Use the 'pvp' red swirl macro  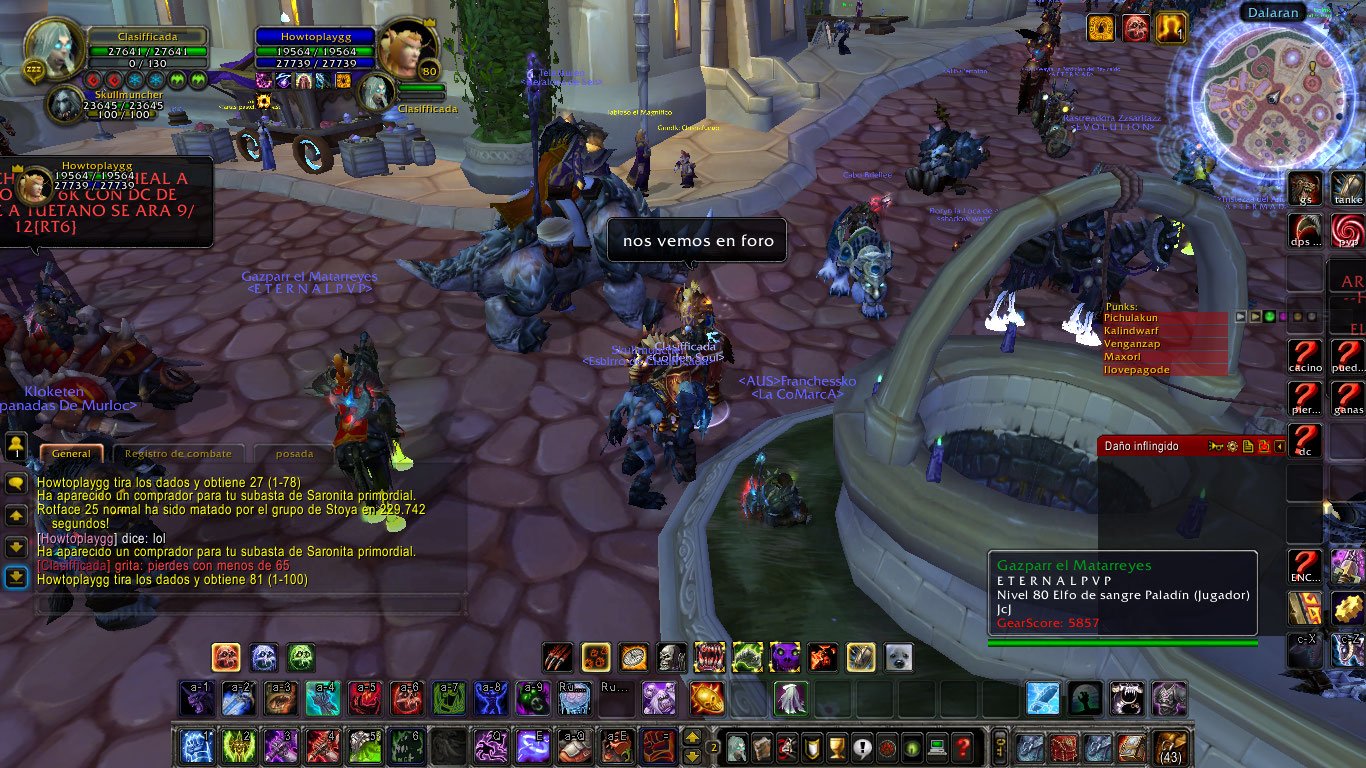pos(1348,231)
